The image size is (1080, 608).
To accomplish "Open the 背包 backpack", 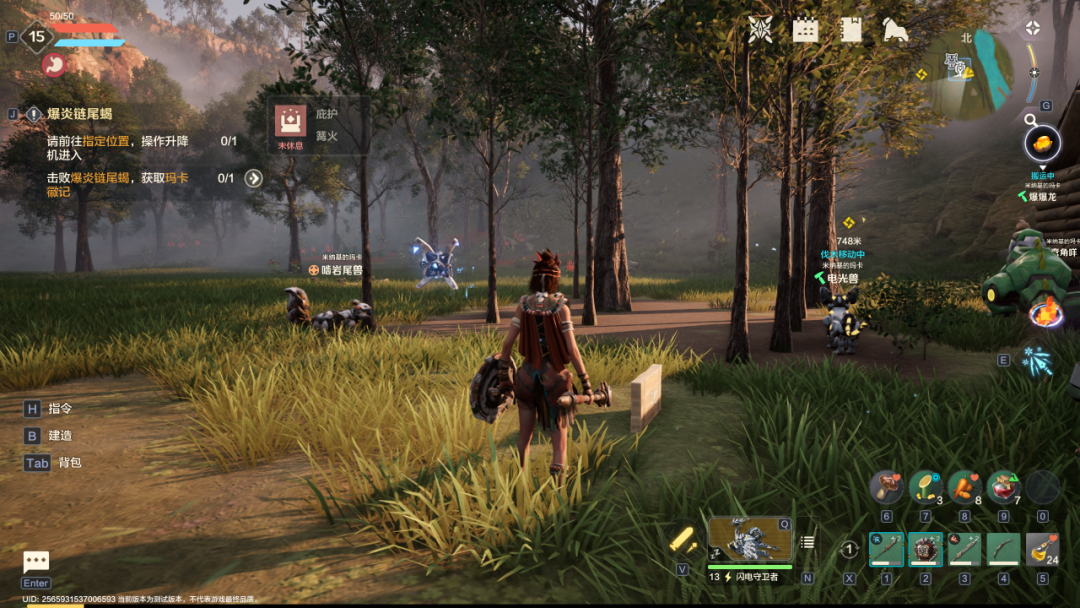I will click(69, 463).
